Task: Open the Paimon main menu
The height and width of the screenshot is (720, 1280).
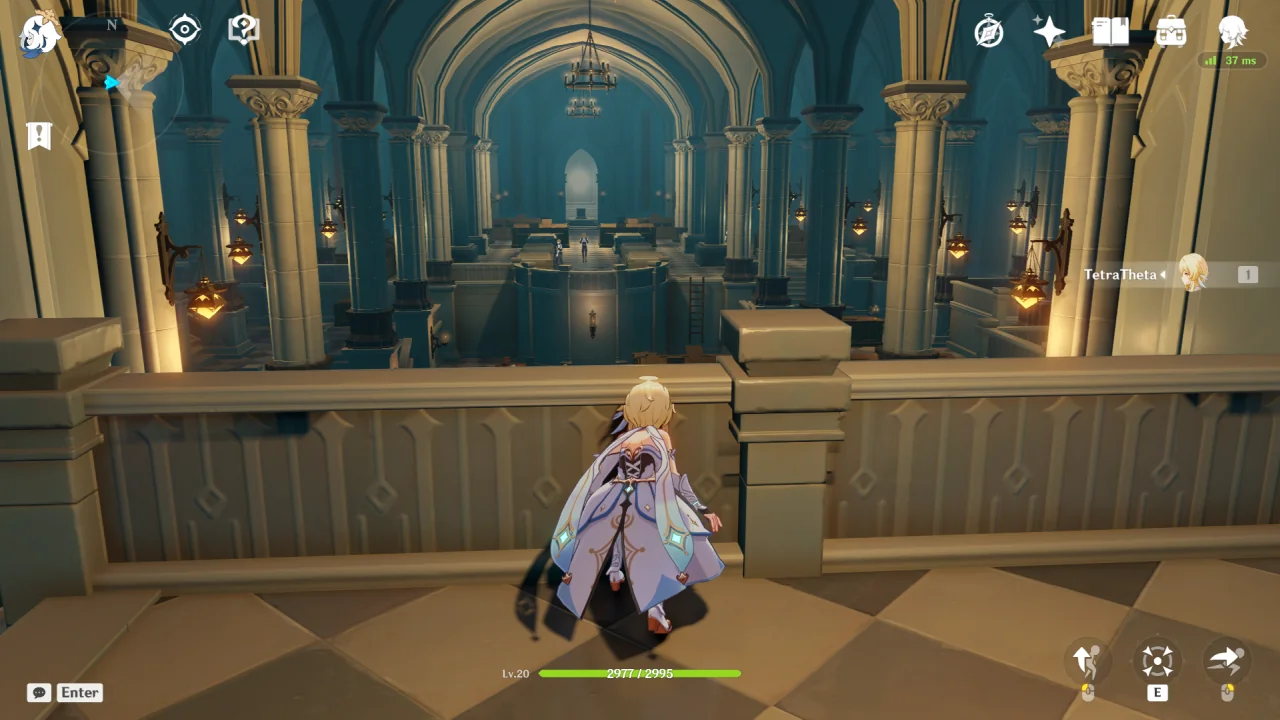Action: click(x=40, y=35)
